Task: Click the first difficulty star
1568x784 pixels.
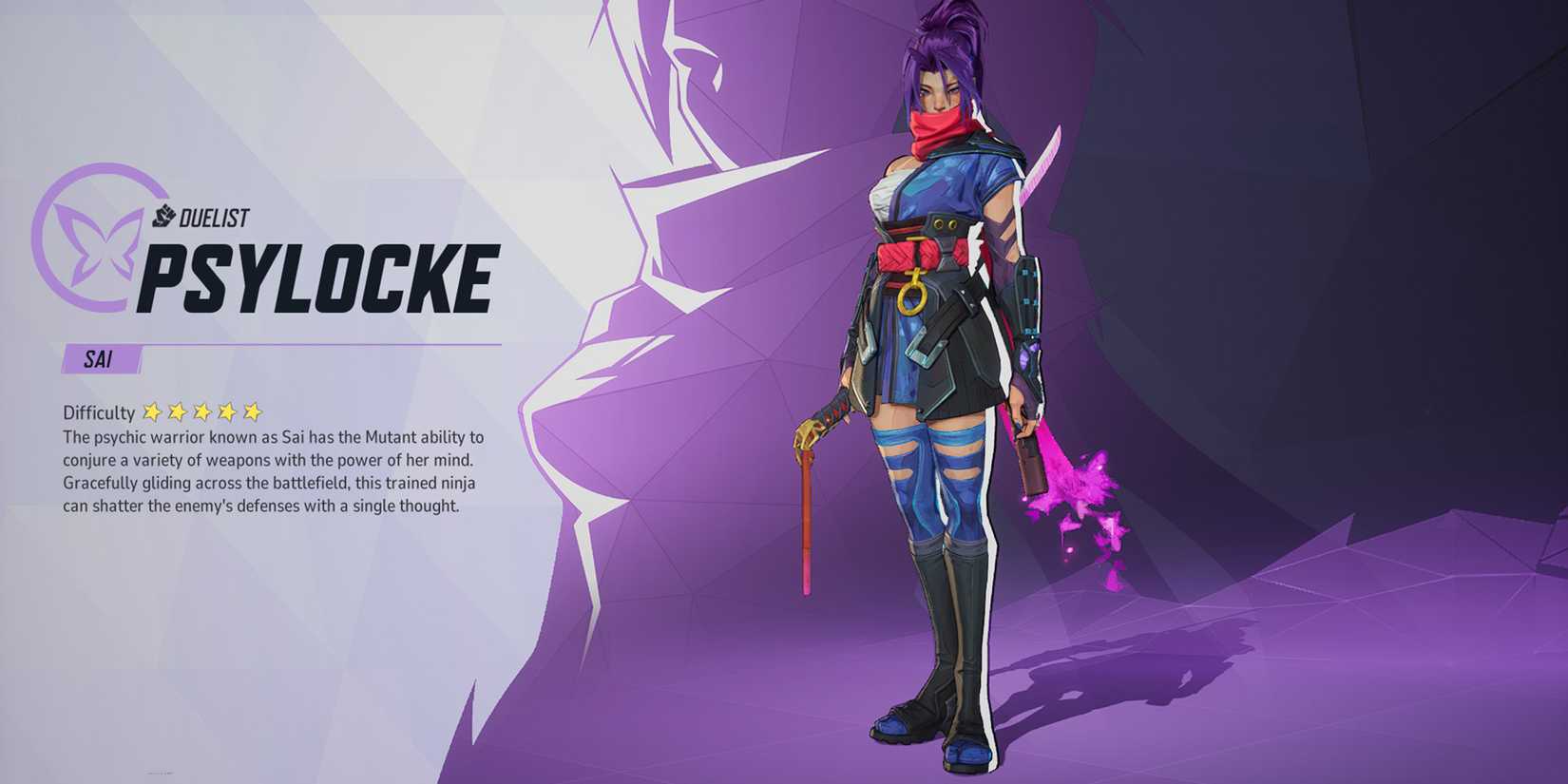Action: pos(152,411)
